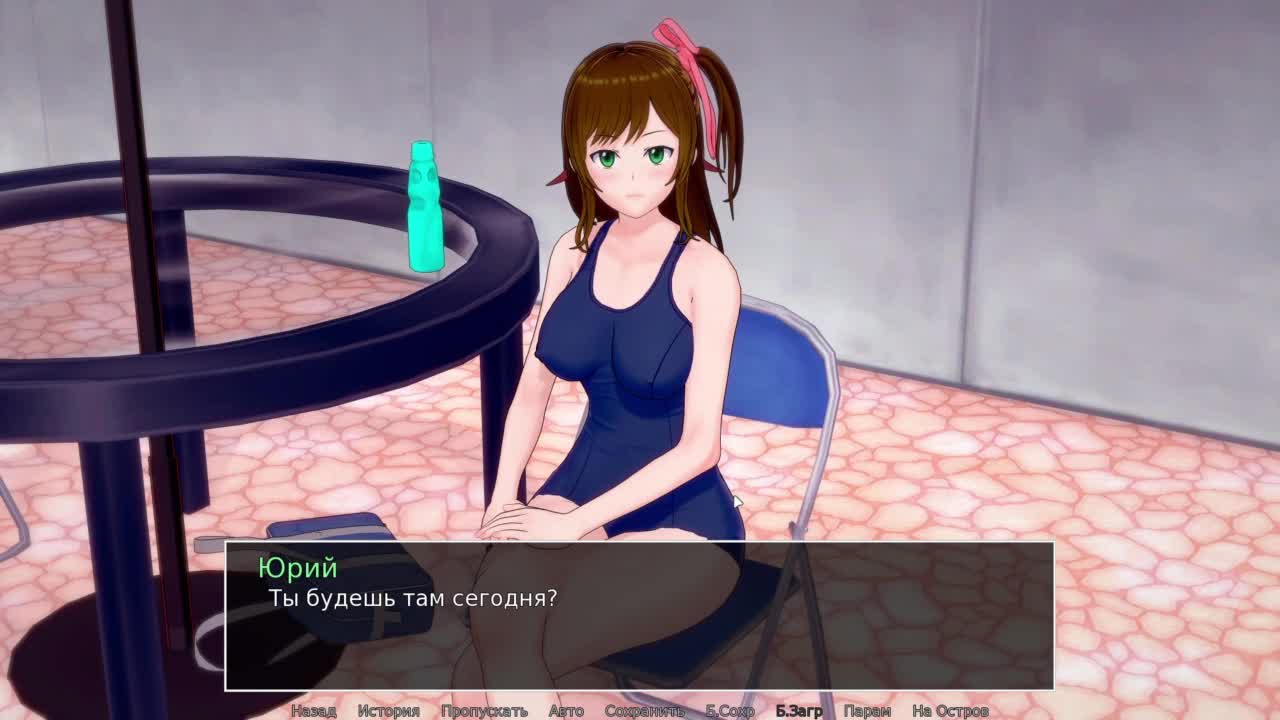Open the Сохранить save menu
1280x720 pixels.
click(644, 711)
